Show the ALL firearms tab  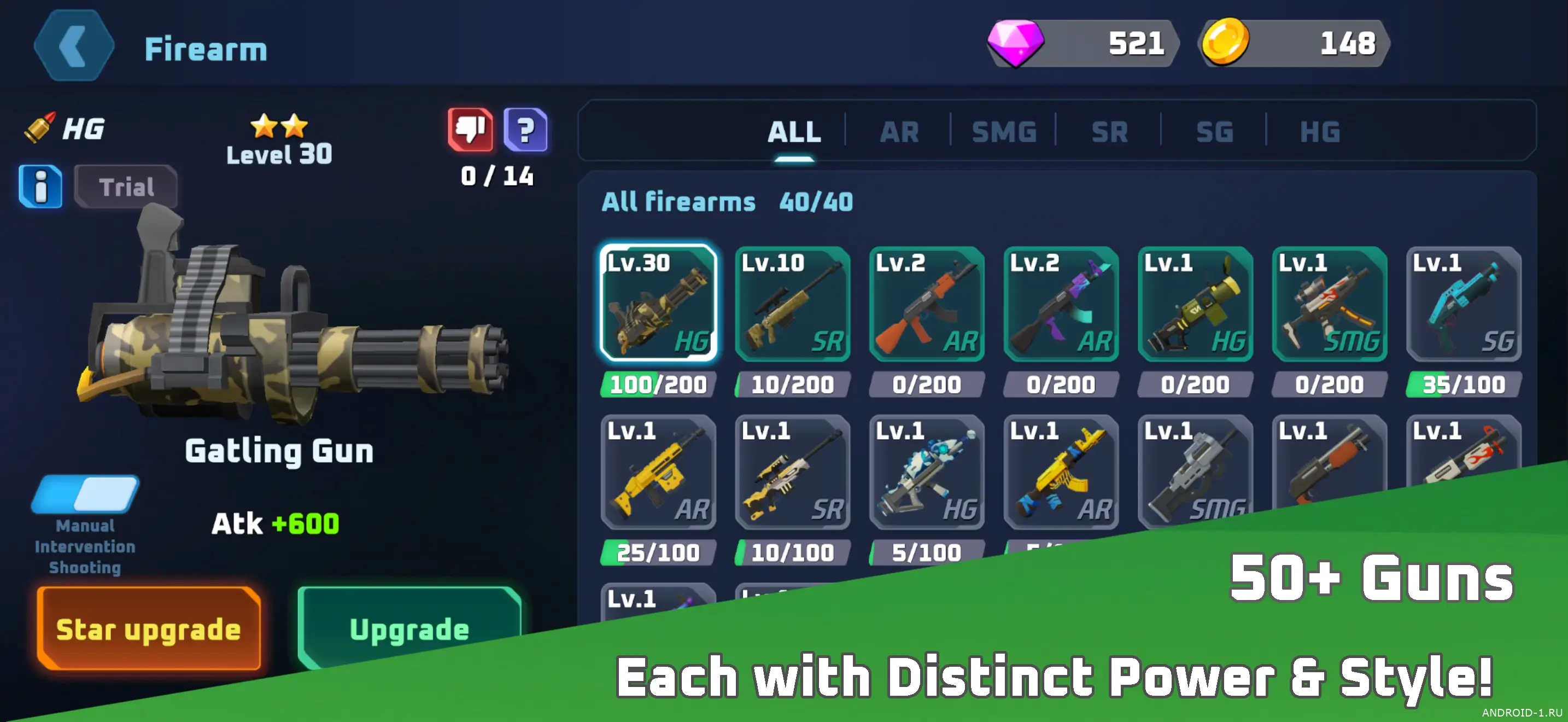tap(794, 132)
